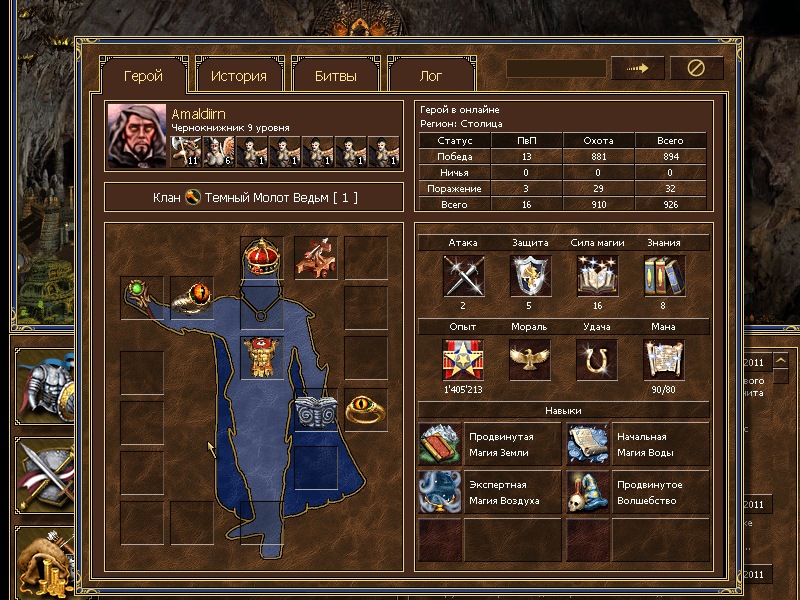Viewport: 800px width, 600px height.
Task: Choose the Продвинутое Волшебство skill
Action: pyautogui.click(x=638, y=492)
